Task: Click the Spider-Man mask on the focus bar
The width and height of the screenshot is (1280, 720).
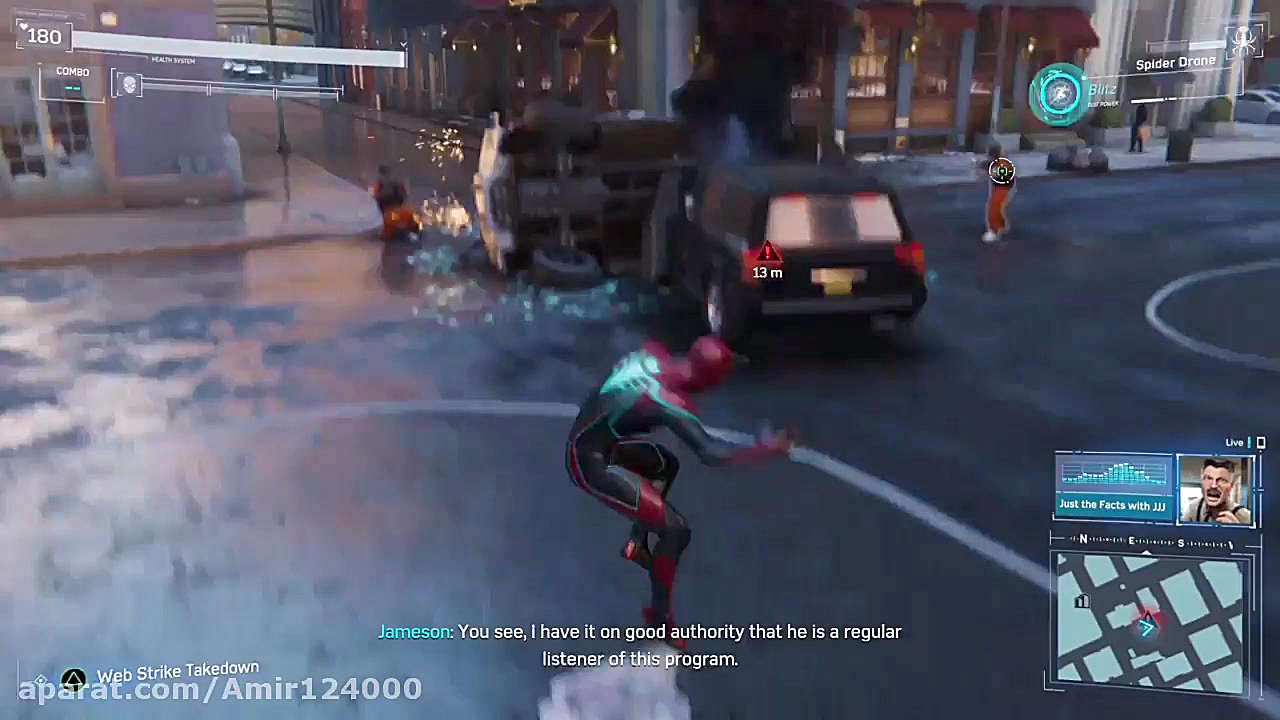Action: (128, 85)
